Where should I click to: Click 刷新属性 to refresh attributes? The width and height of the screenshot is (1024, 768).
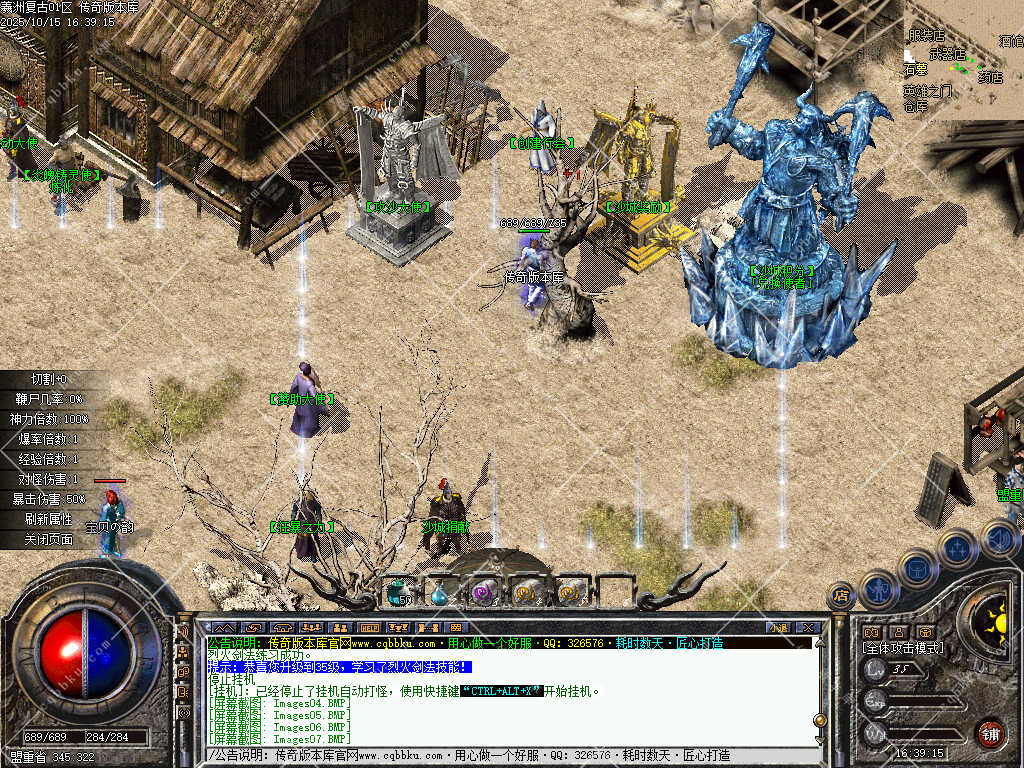click(x=49, y=519)
